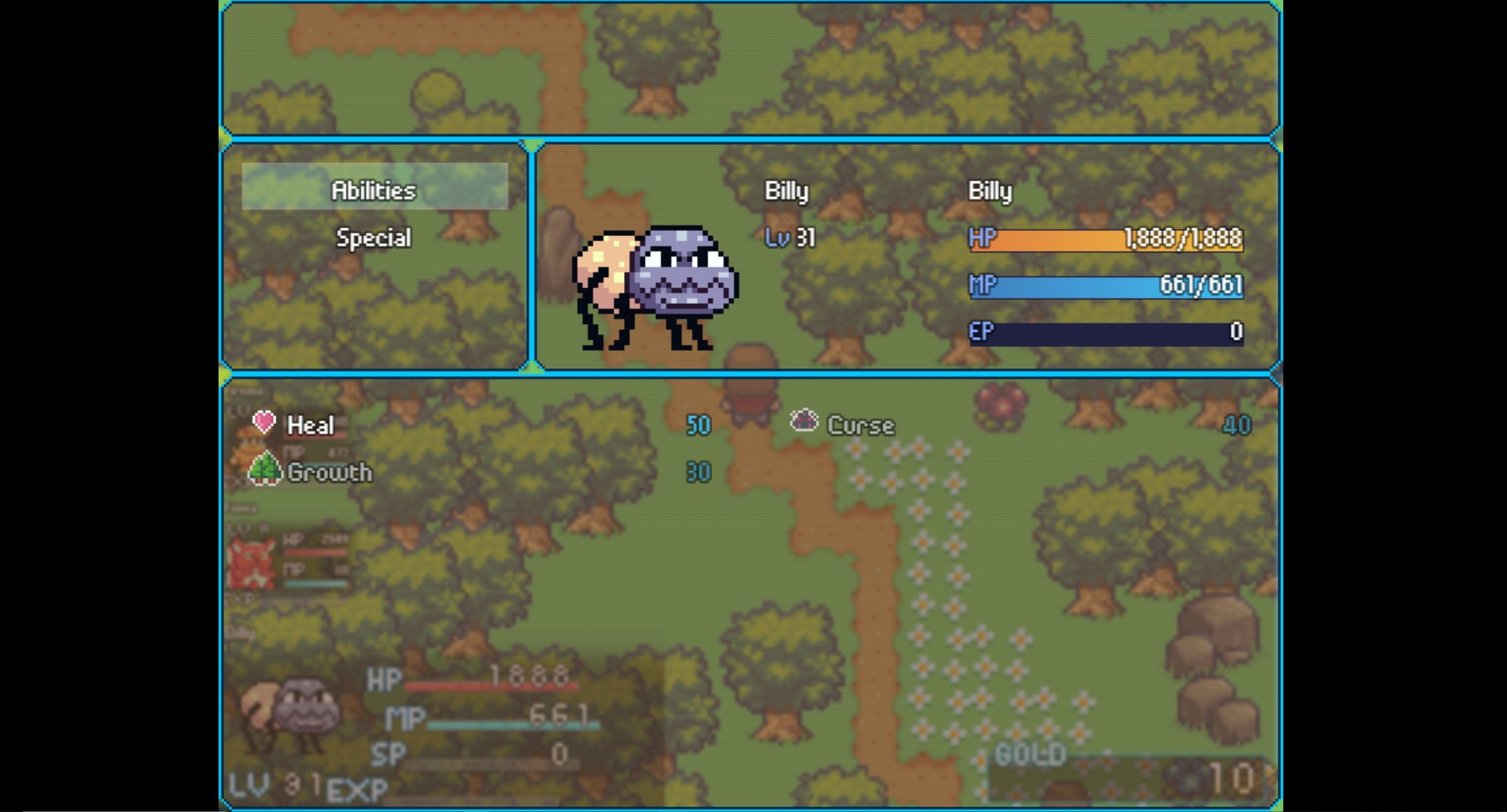Select the empty EP gauge
This screenshot has height=812, width=1507.
1107,333
